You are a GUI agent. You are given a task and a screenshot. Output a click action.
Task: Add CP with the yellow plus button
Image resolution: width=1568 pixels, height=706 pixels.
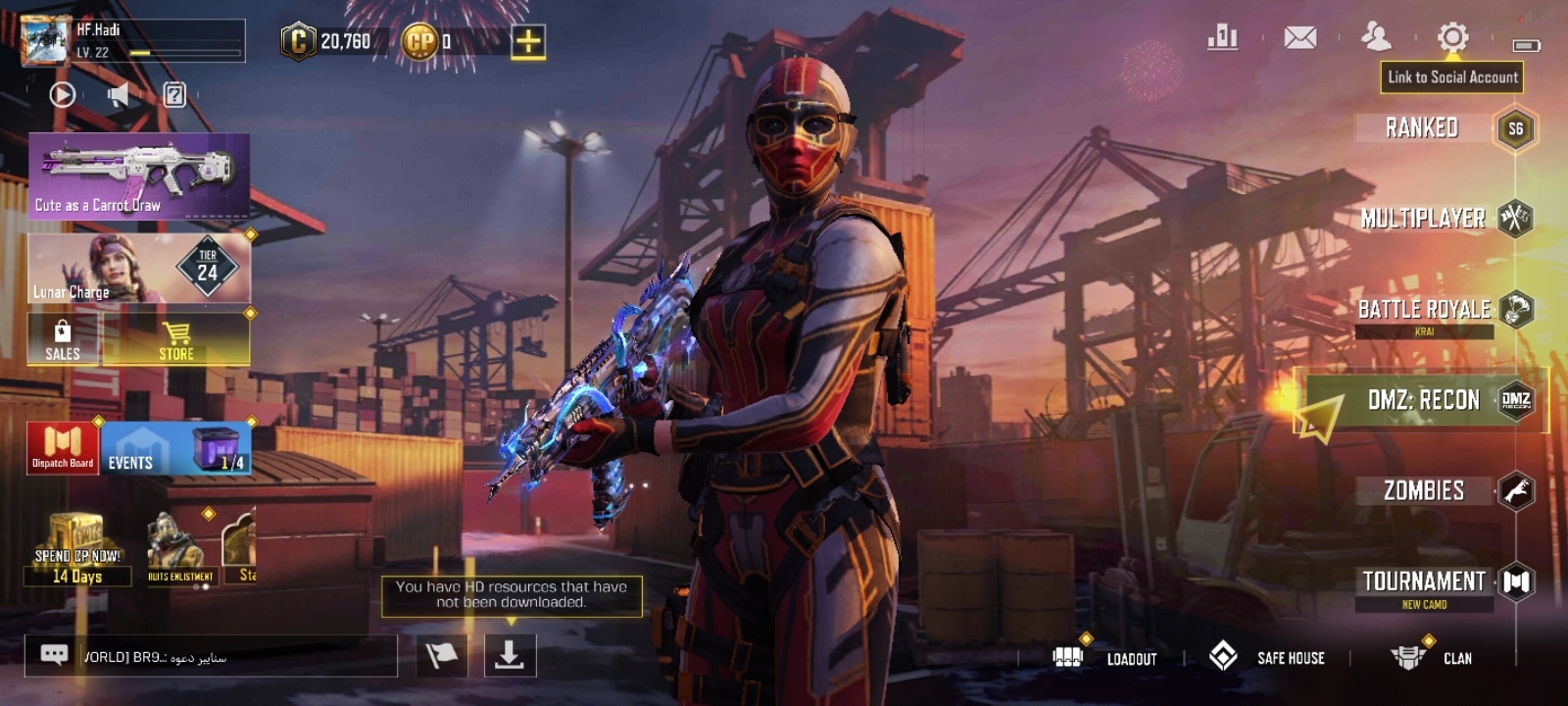click(x=528, y=41)
